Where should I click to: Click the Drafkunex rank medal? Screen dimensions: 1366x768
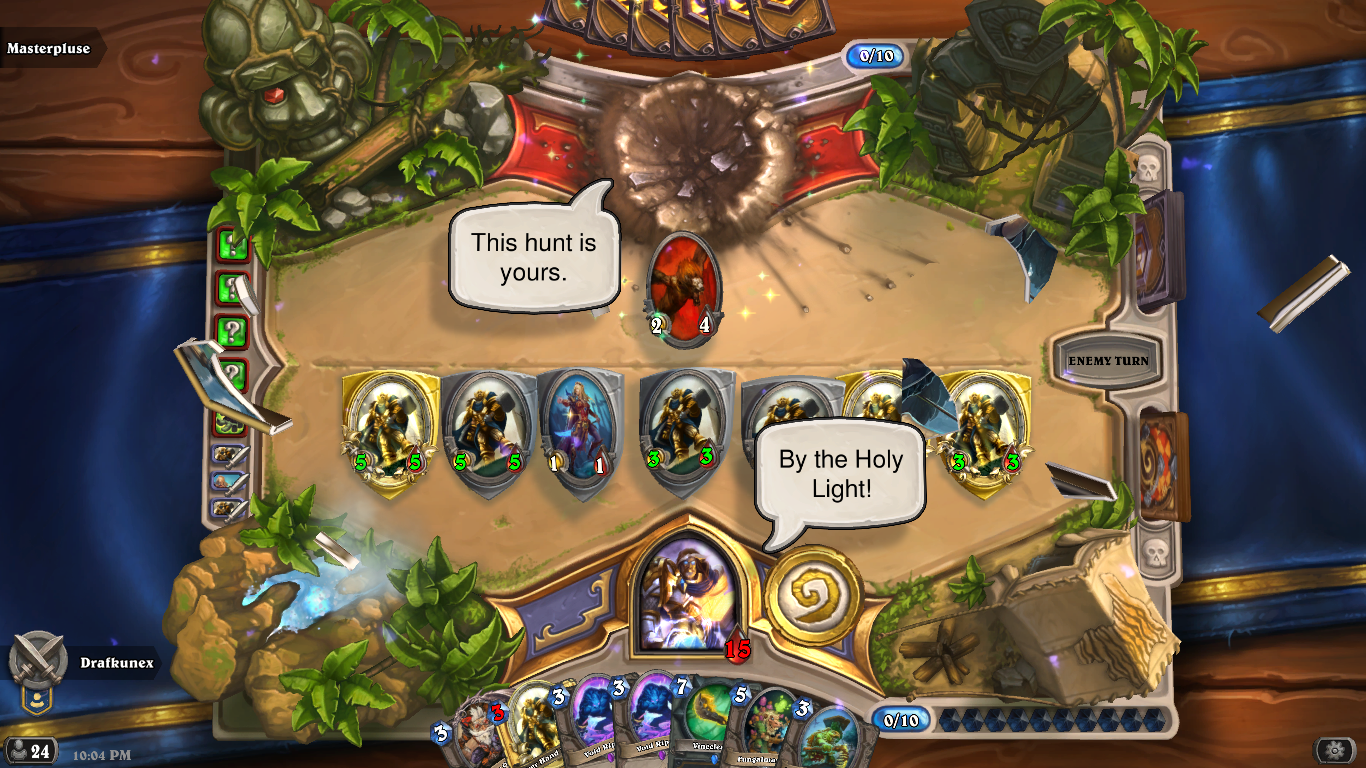pyautogui.click(x=38, y=662)
